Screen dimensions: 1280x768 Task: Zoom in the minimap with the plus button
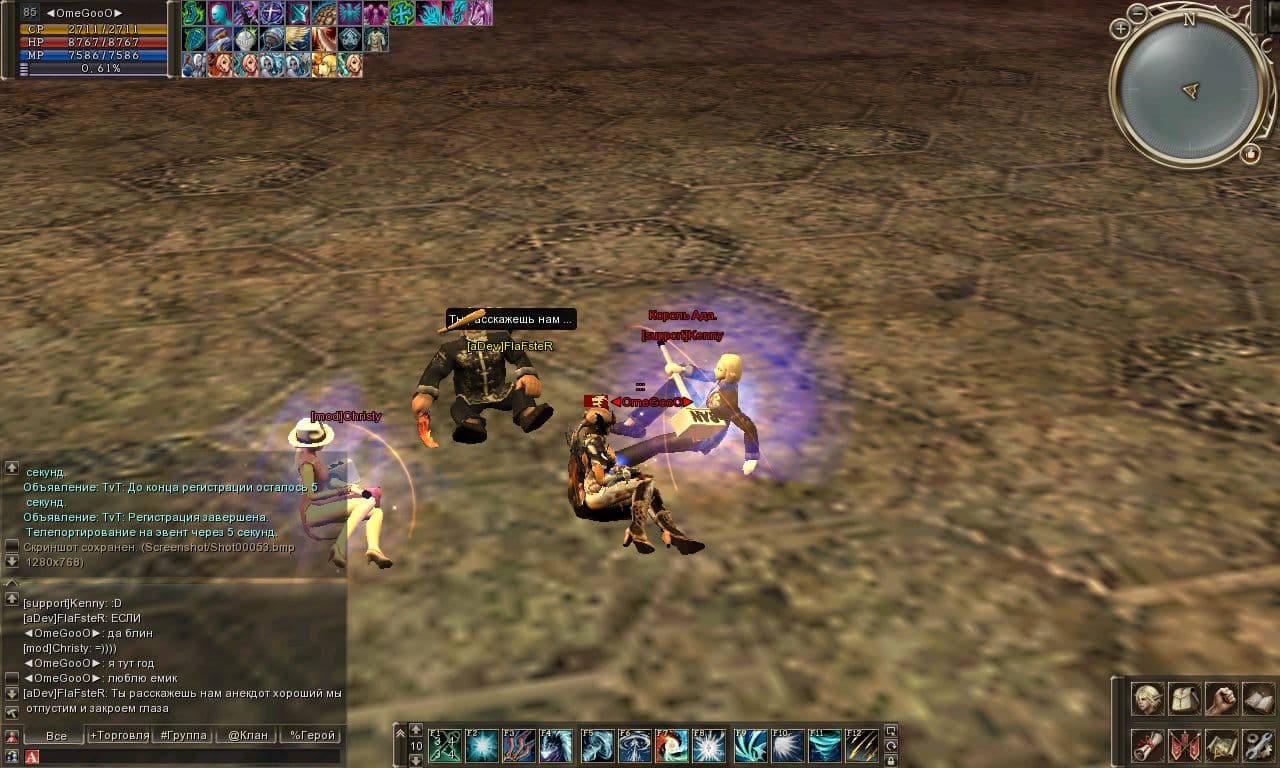pyautogui.click(x=1121, y=29)
